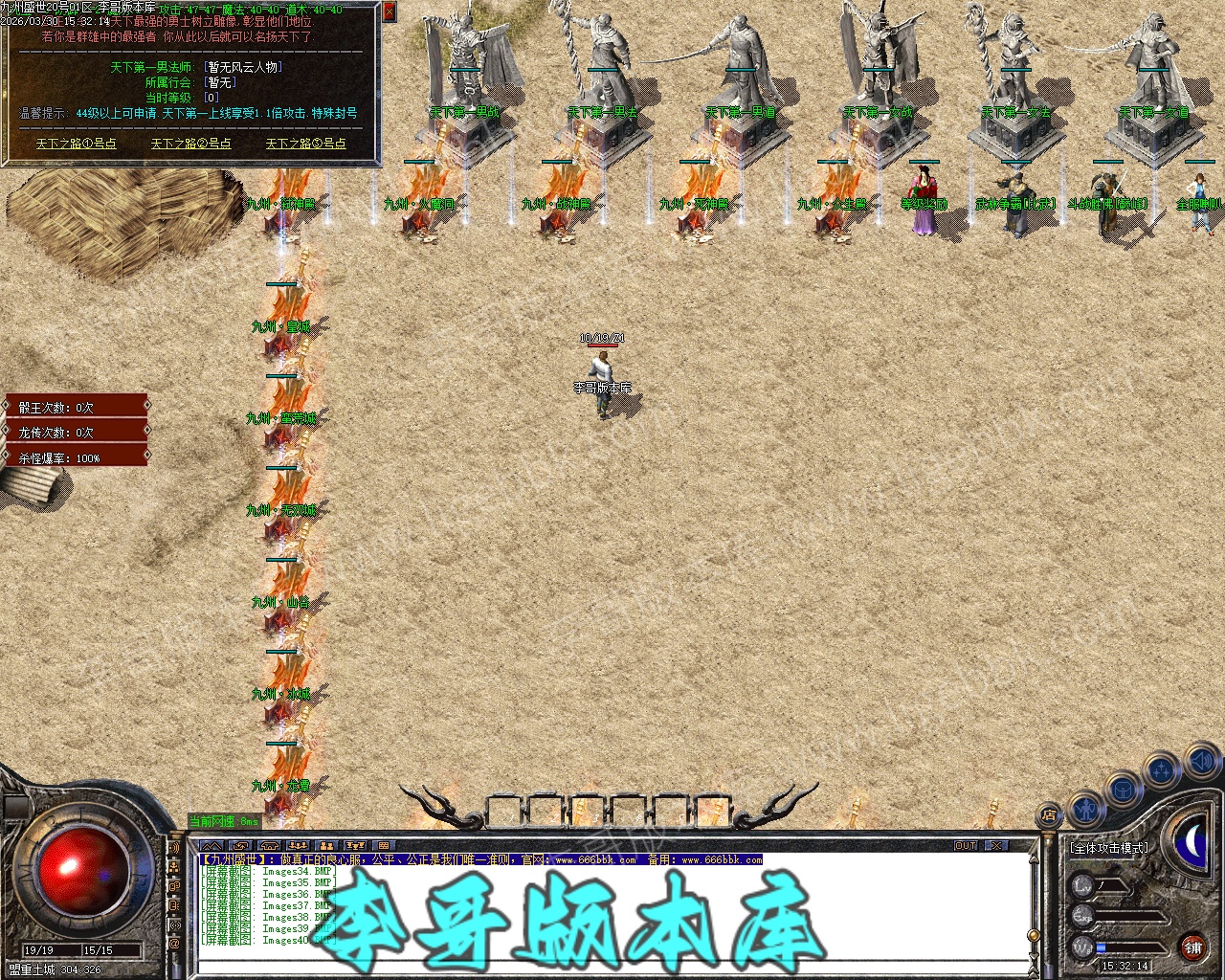Open the 店 shop round button

click(x=1049, y=815)
